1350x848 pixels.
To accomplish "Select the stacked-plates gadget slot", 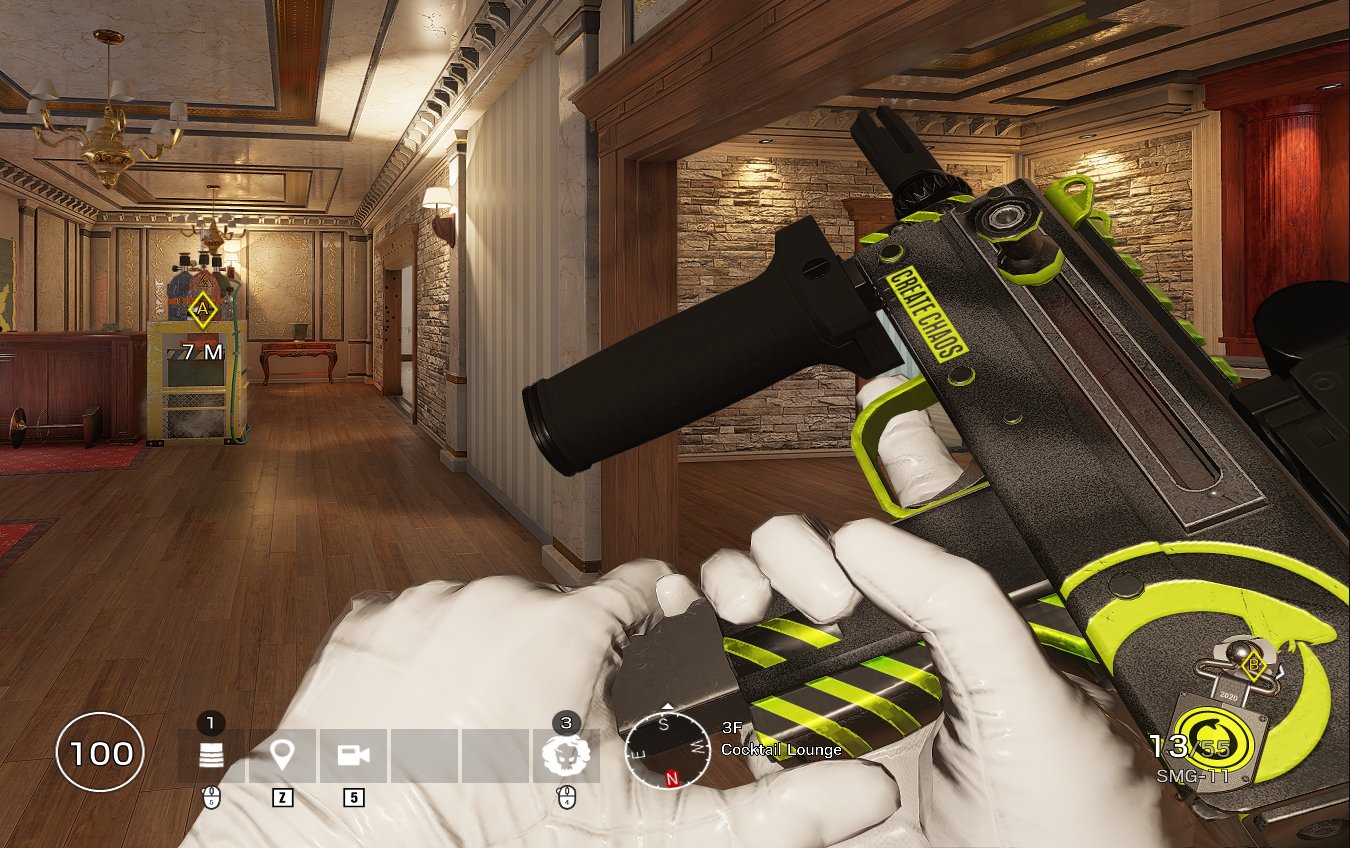I will pos(211,755).
